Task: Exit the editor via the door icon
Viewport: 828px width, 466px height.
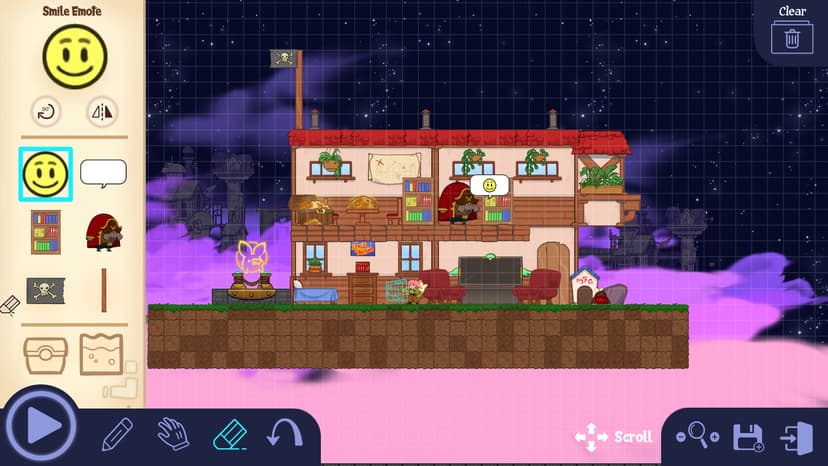Action: coord(797,437)
